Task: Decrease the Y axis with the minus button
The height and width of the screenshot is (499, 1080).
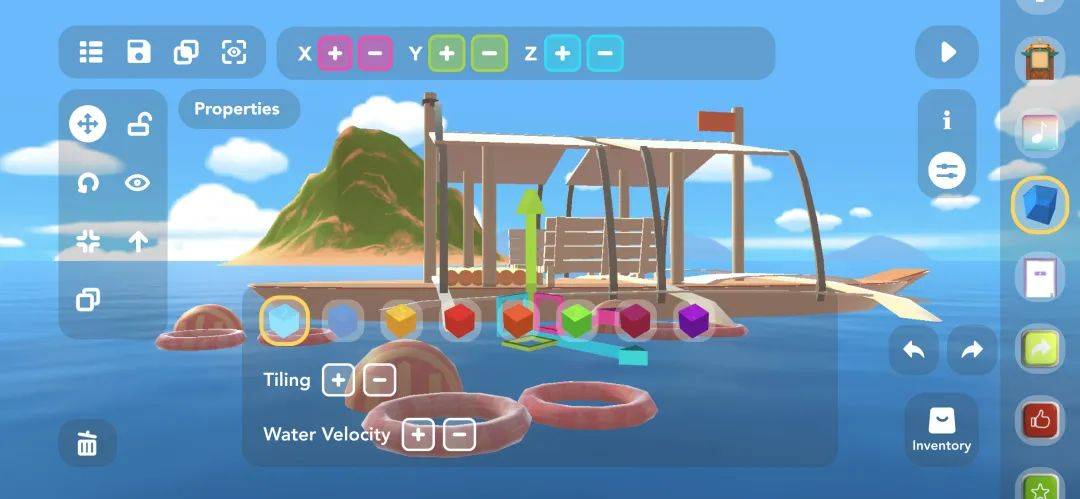Action: tap(488, 53)
